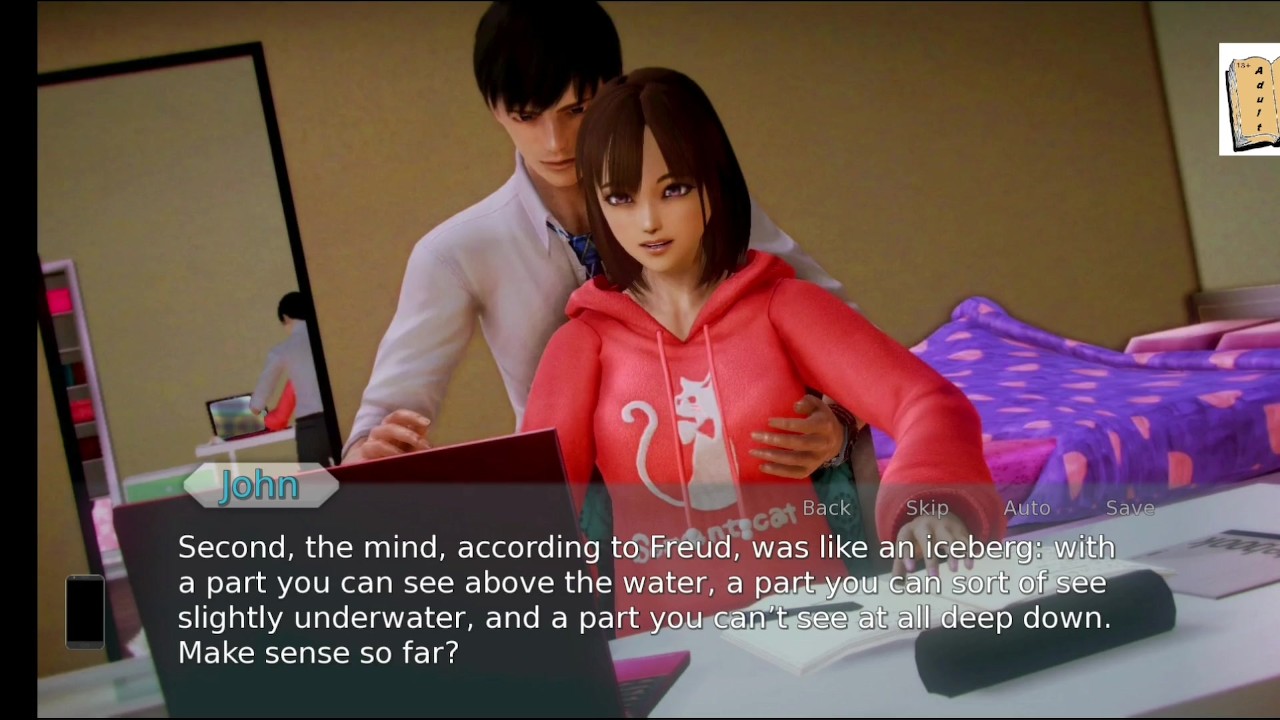Open the smartphone icon
The image size is (1280, 720).
[85, 611]
